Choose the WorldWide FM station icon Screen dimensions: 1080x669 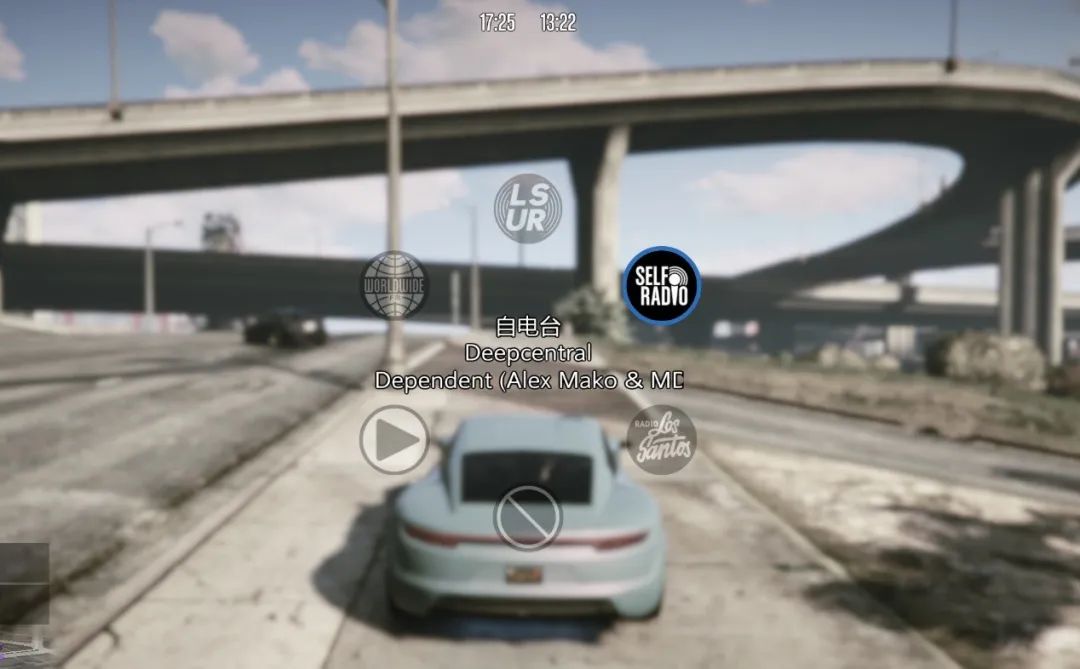click(394, 285)
